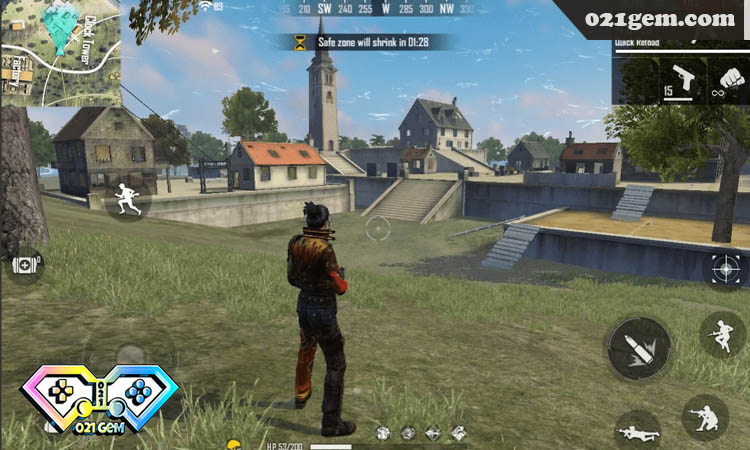
Task: Open the minimap in the corner
Action: tap(60, 52)
